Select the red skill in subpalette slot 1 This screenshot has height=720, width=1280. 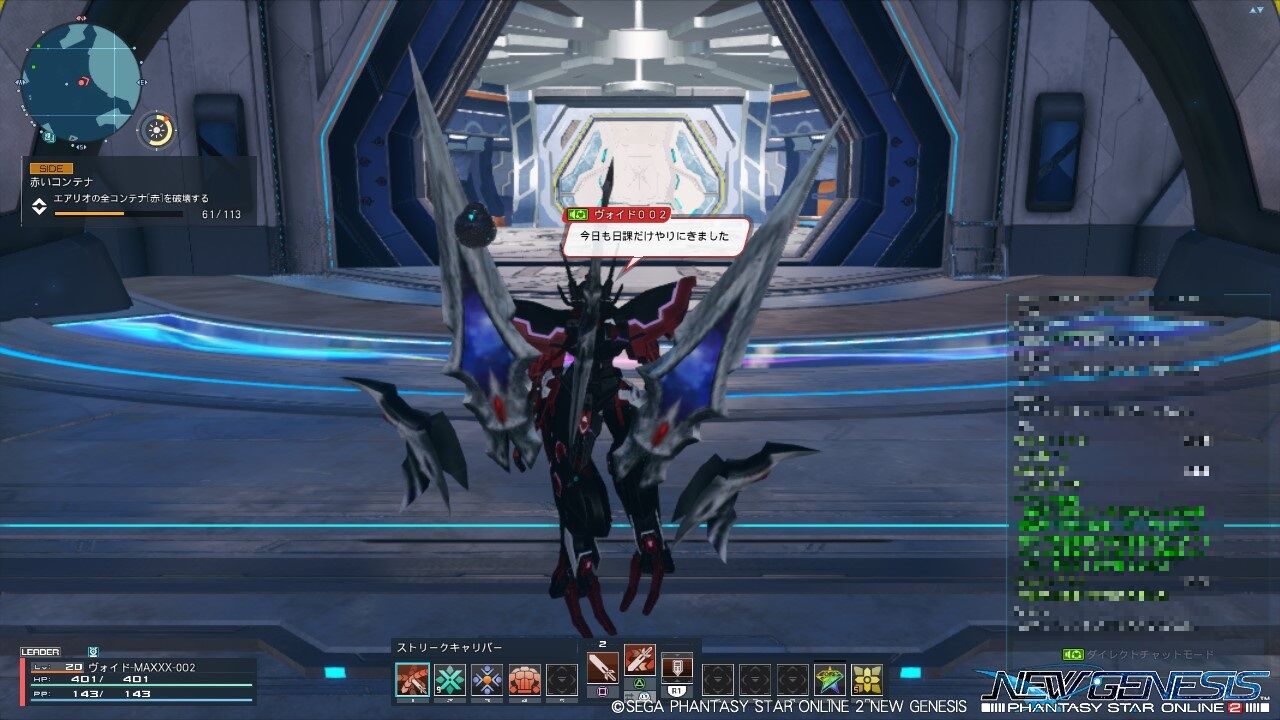point(413,678)
